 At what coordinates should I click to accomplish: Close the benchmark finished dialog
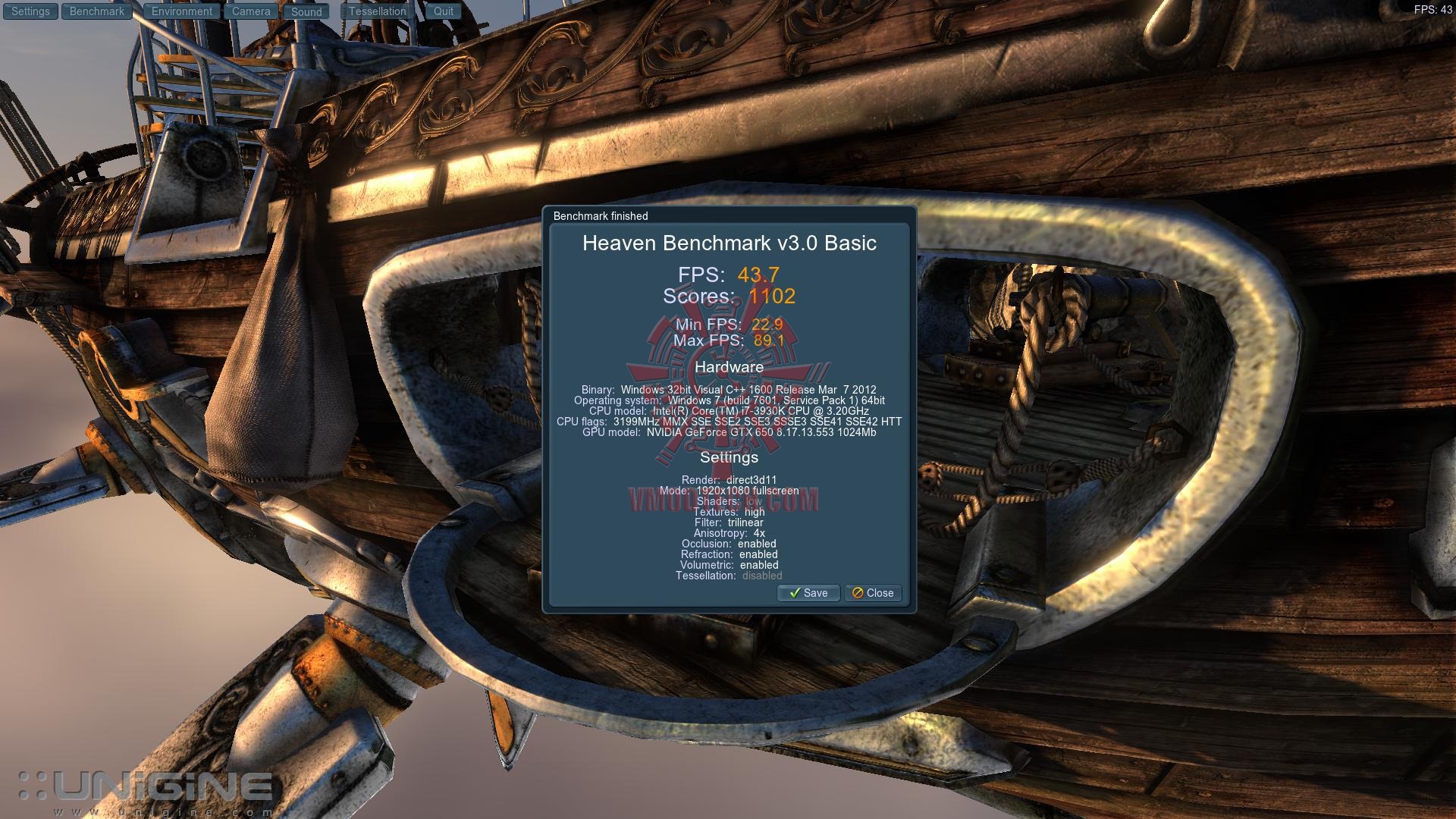873,593
